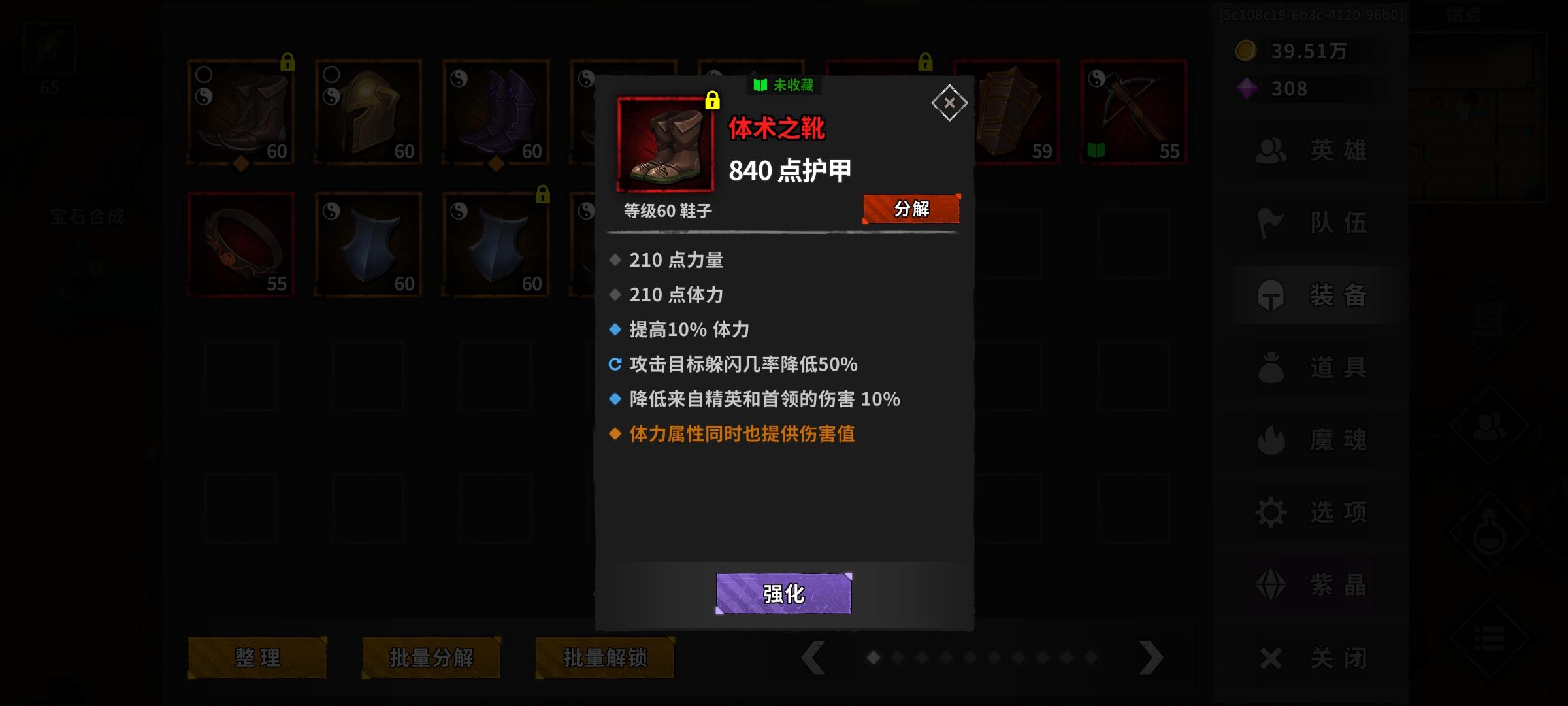Toggle the 未收藏 favorite status
Image resolution: width=1568 pixels, height=706 pixels.
coord(783,86)
